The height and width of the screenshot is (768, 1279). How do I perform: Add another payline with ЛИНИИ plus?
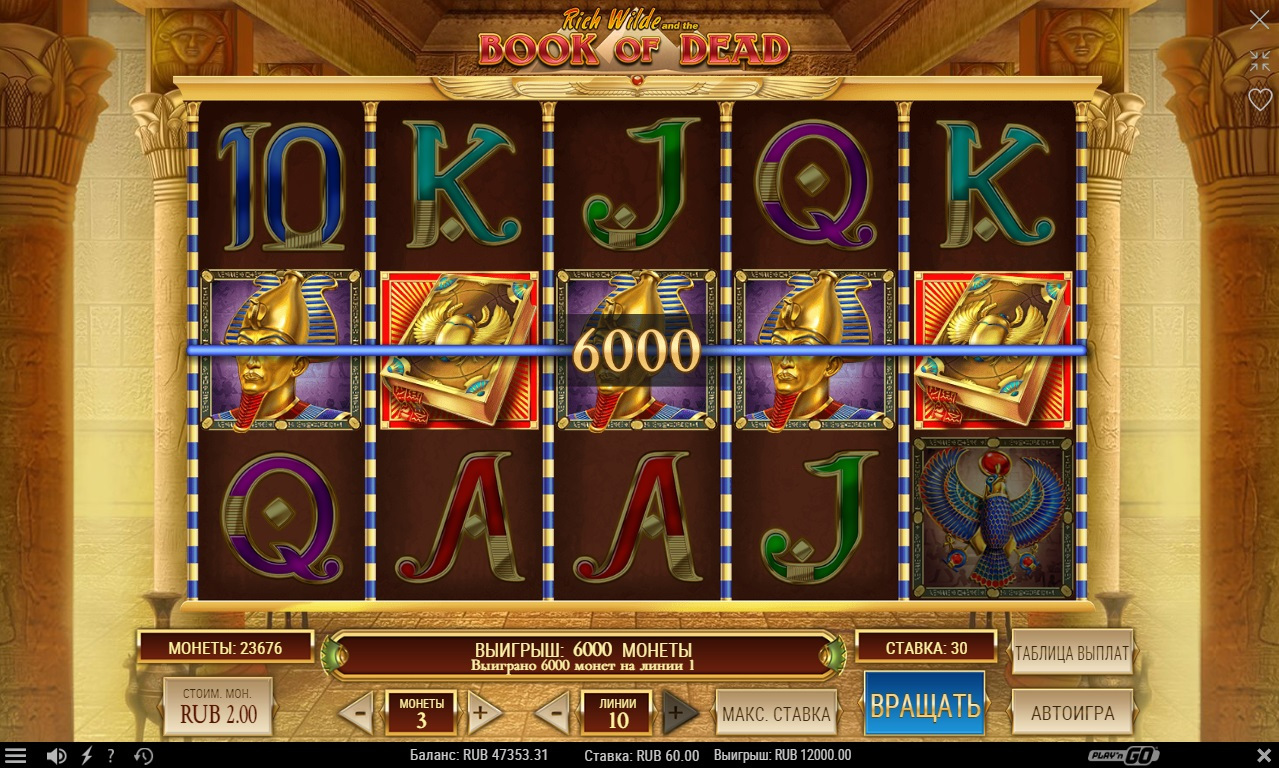tap(680, 713)
